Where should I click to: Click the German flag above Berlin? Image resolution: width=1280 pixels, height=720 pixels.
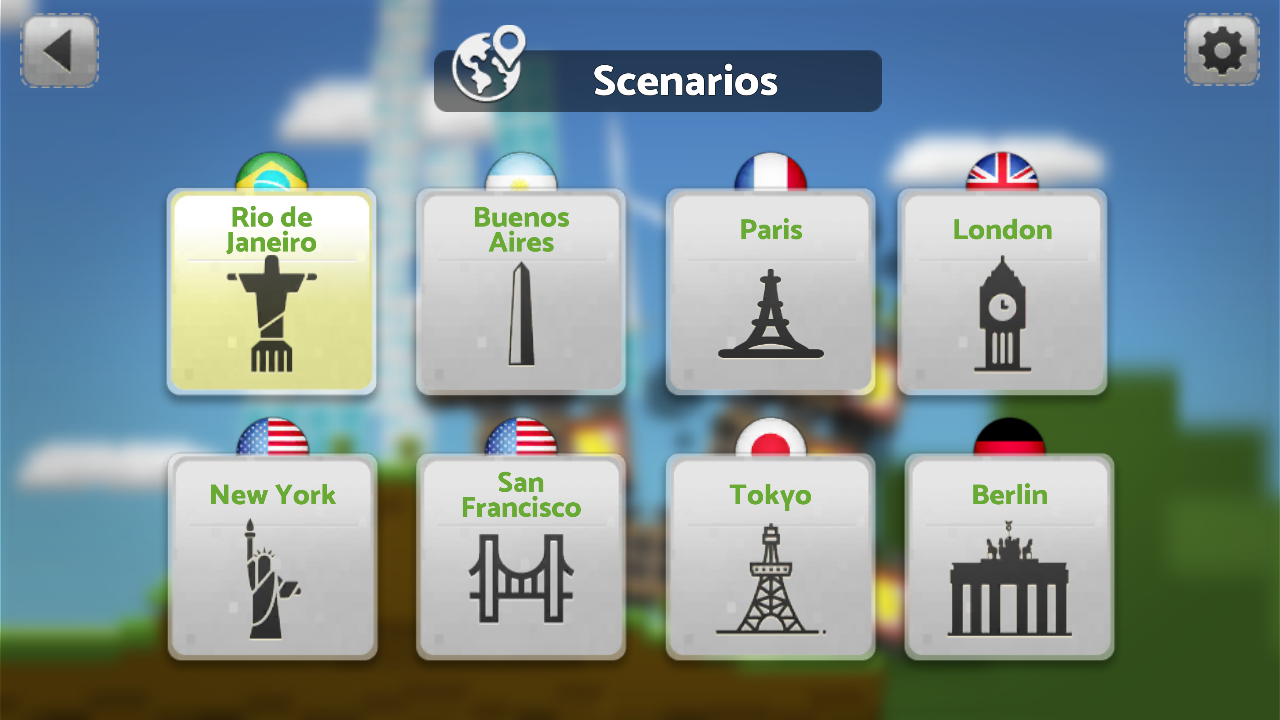click(x=1008, y=437)
